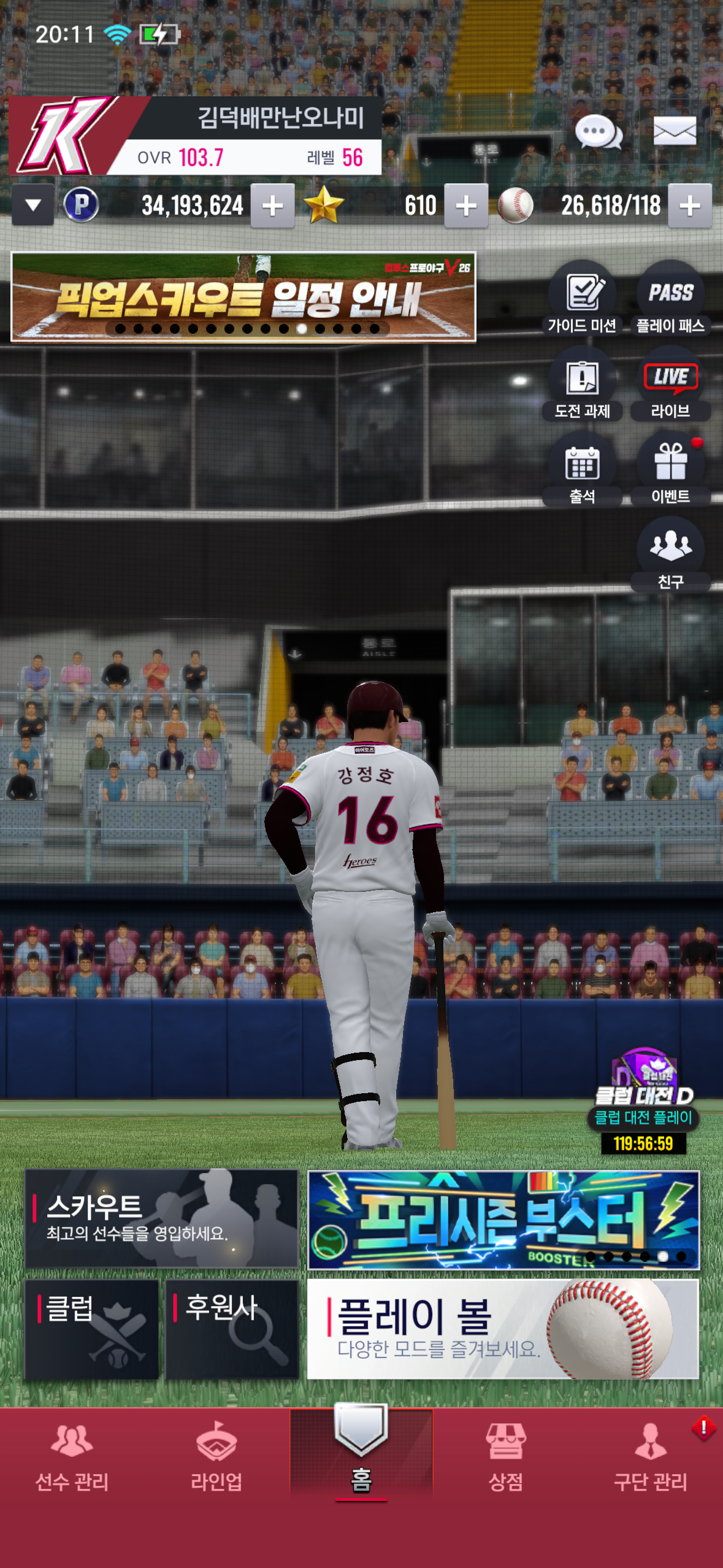Open the chat speech bubble icon
Screen dimensions: 723x1568
click(x=598, y=132)
